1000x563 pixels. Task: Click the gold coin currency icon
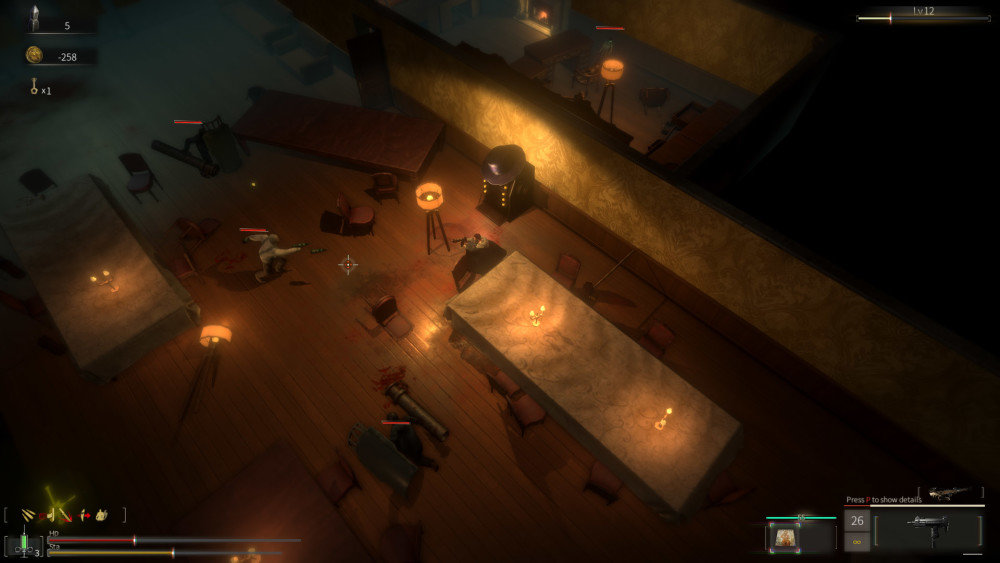[x=34, y=55]
